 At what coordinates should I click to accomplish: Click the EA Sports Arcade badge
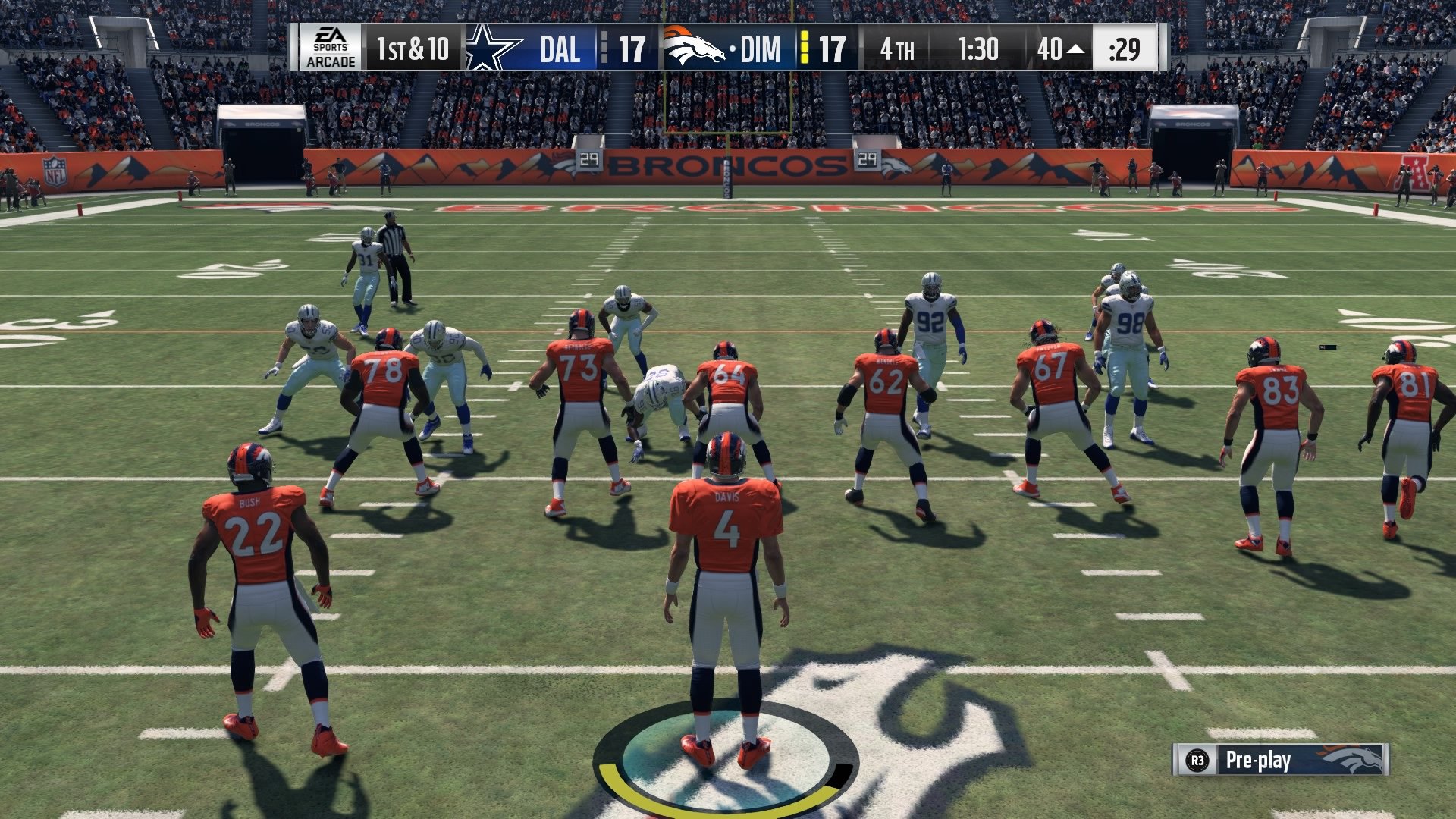coord(331,47)
